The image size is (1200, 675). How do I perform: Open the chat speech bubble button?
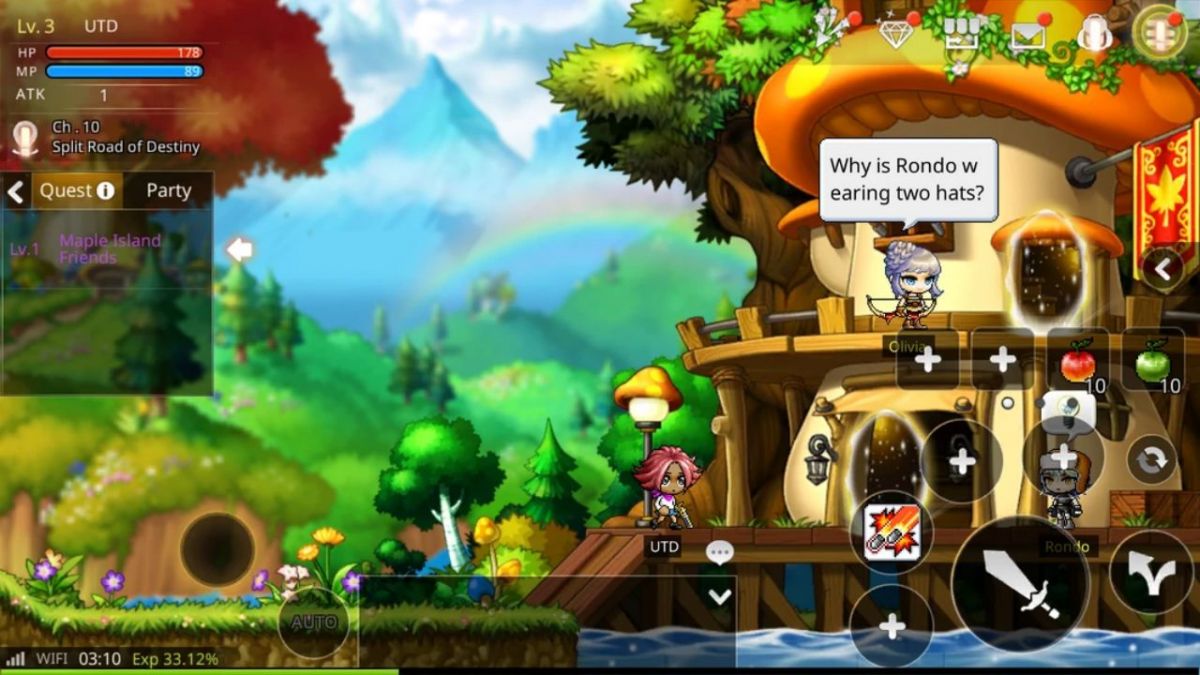click(720, 551)
